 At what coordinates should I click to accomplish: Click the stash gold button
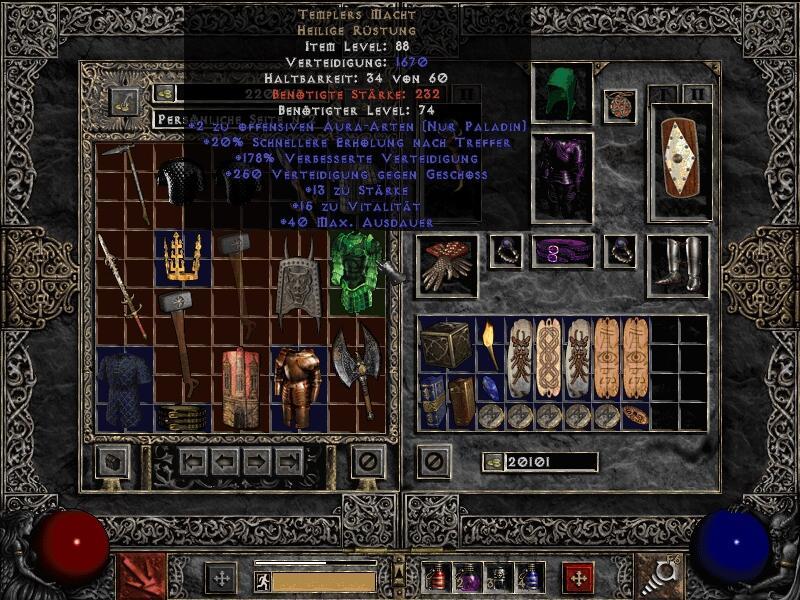tap(125, 101)
